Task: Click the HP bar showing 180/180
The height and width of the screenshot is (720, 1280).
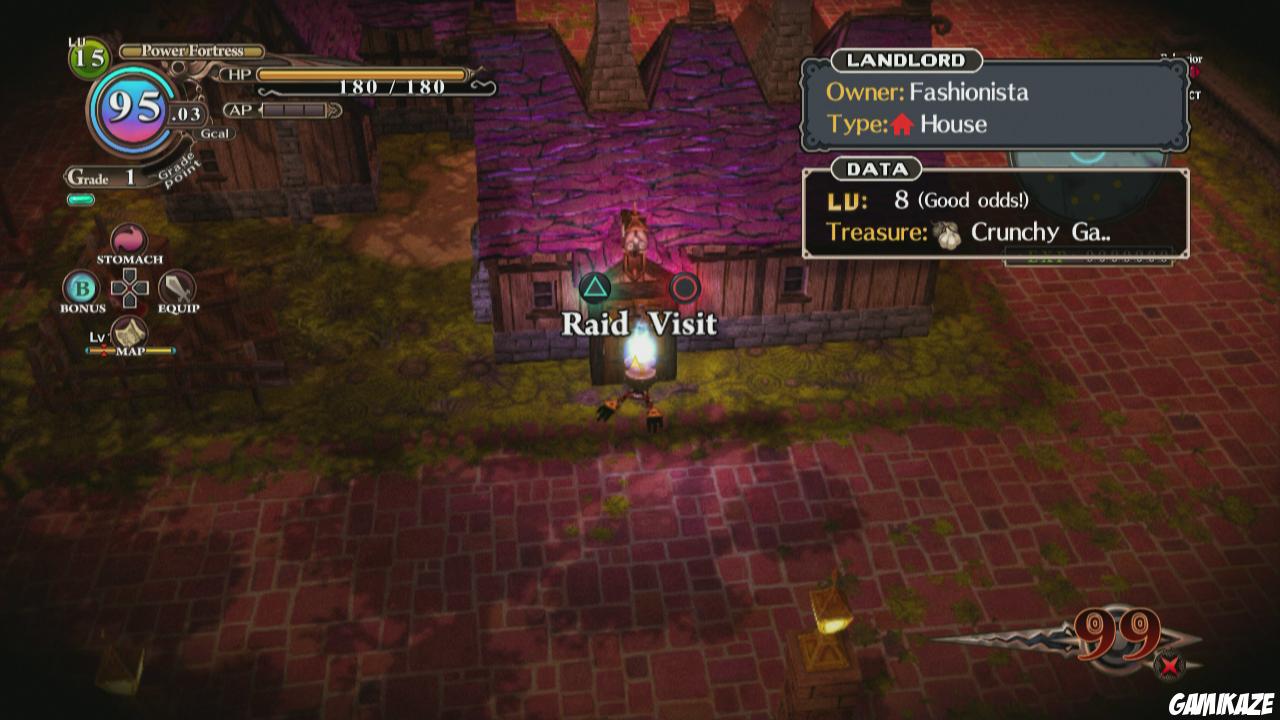Action: pyautogui.click(x=358, y=75)
